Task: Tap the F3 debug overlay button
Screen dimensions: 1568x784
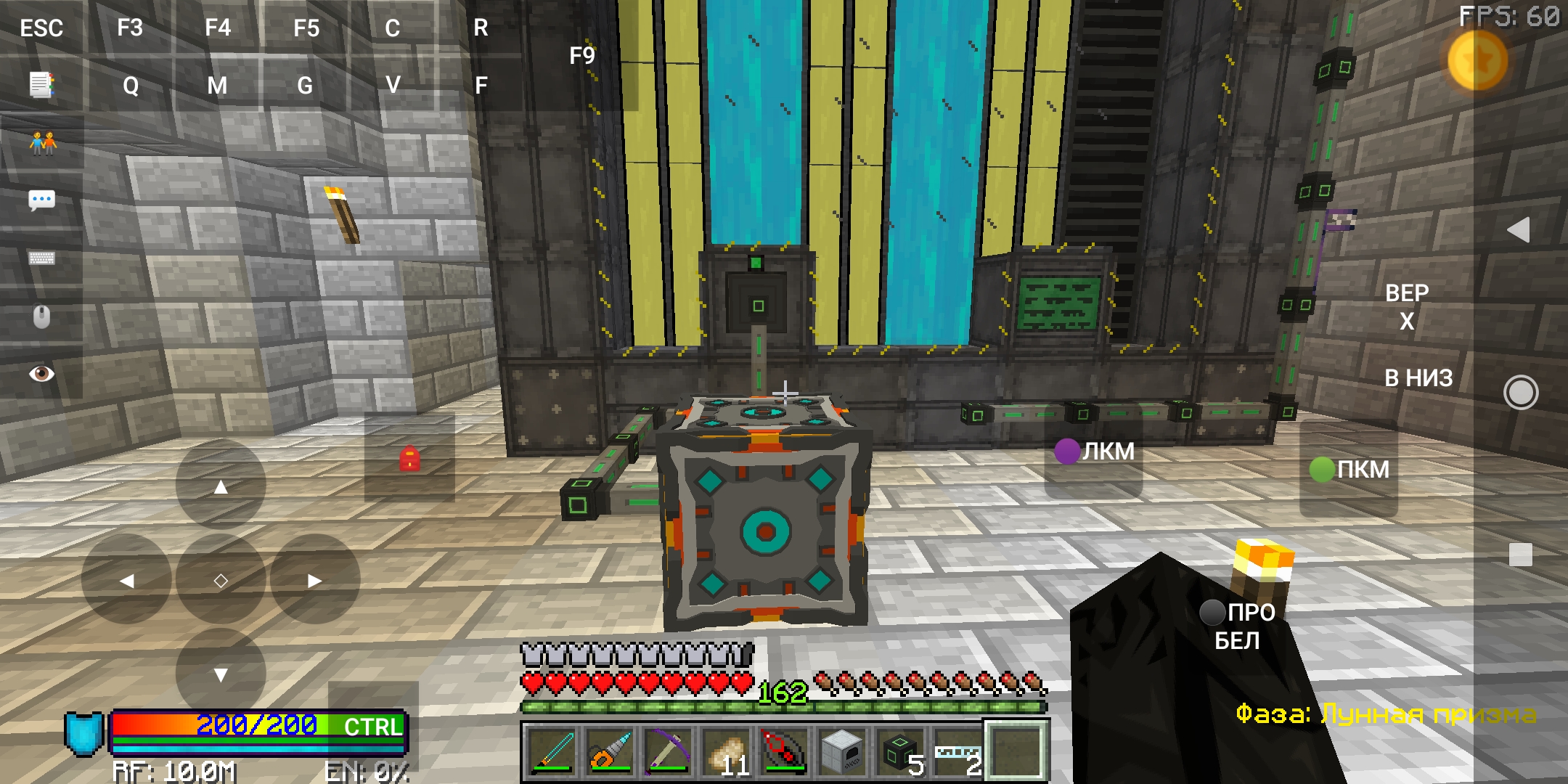Action: coord(130,28)
